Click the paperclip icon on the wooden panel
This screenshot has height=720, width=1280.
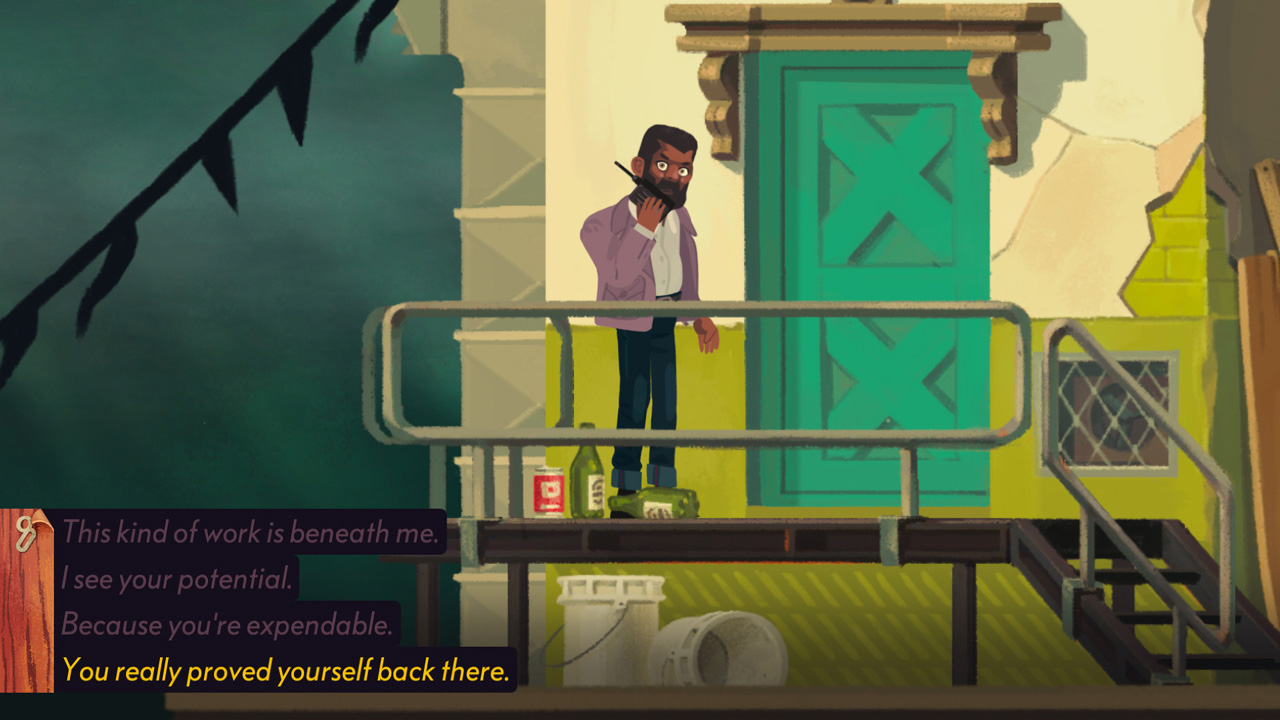point(27,533)
